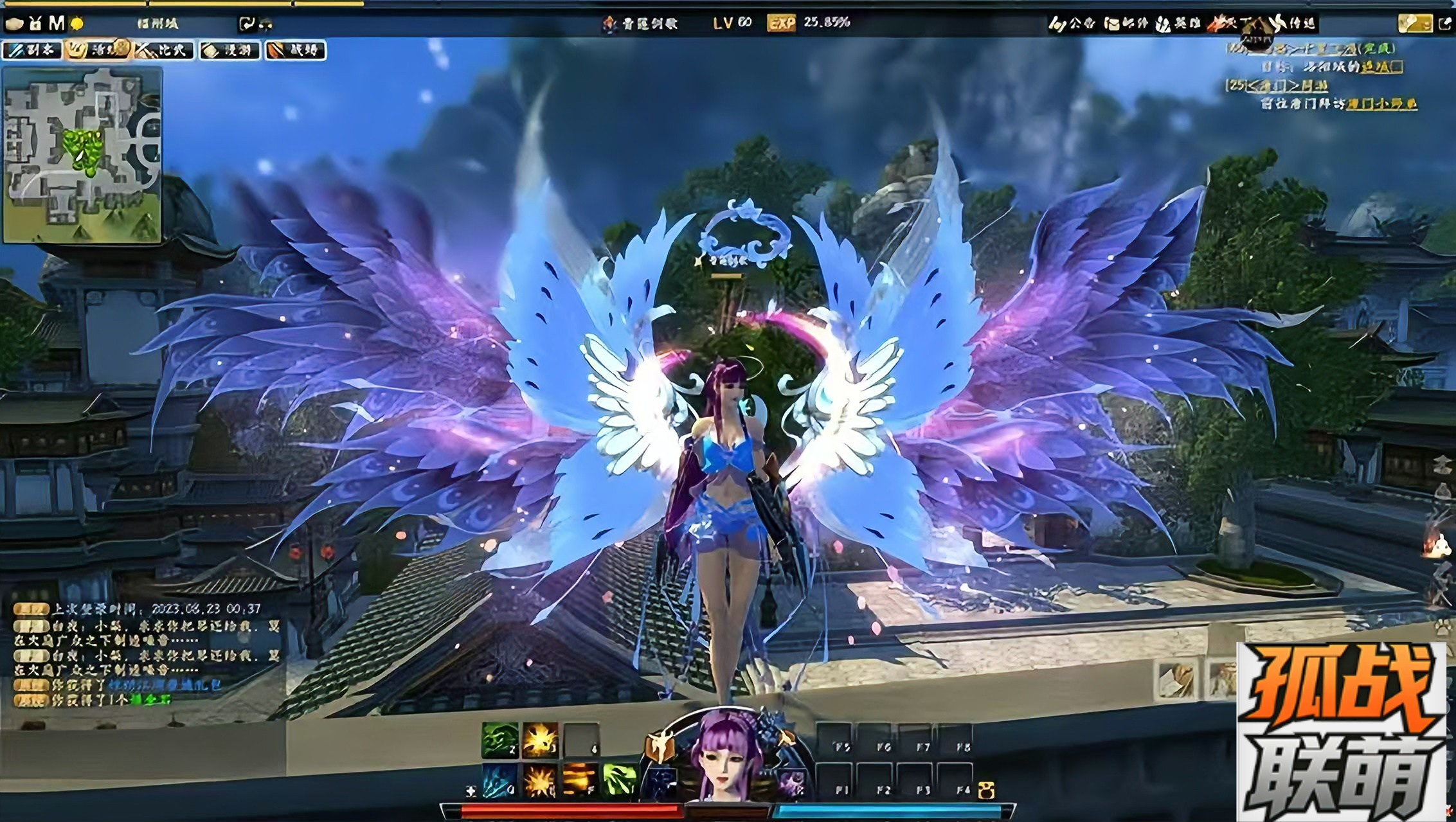Open the 邮件 mail menu

click(1126, 24)
